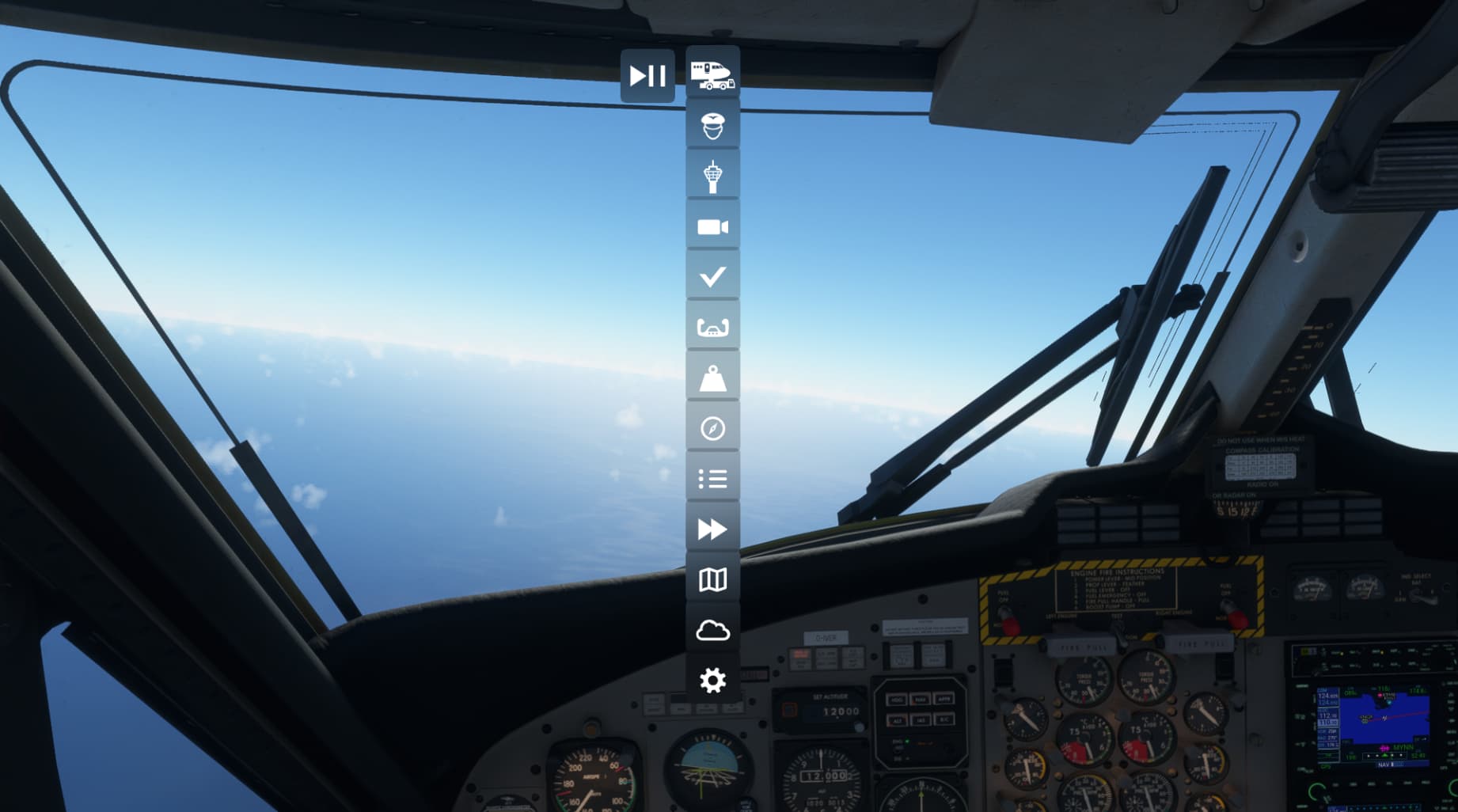The width and height of the screenshot is (1458, 812).
Task: Open the camera options panel
Action: [712, 227]
